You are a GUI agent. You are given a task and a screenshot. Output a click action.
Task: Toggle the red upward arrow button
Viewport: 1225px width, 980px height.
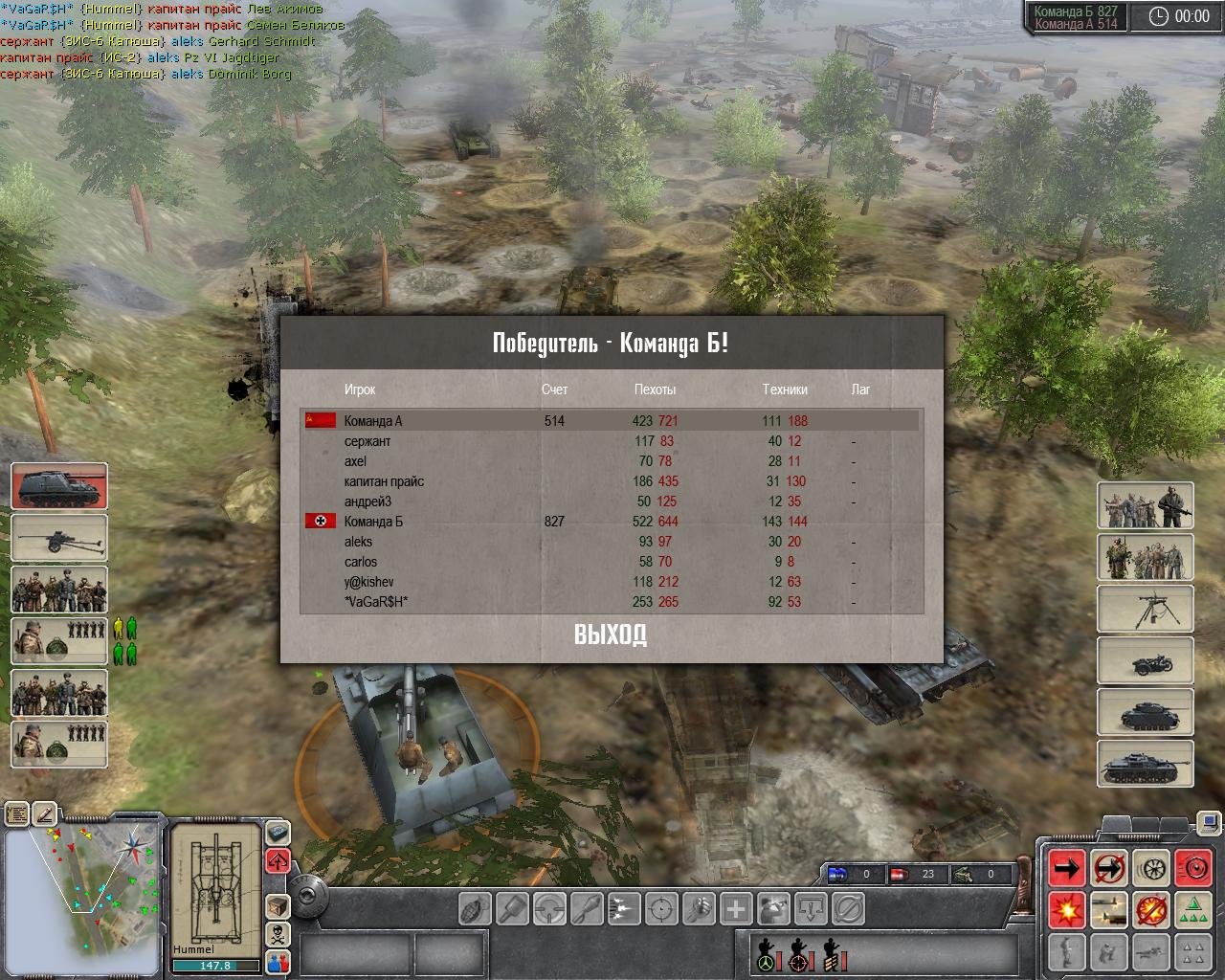tap(278, 859)
